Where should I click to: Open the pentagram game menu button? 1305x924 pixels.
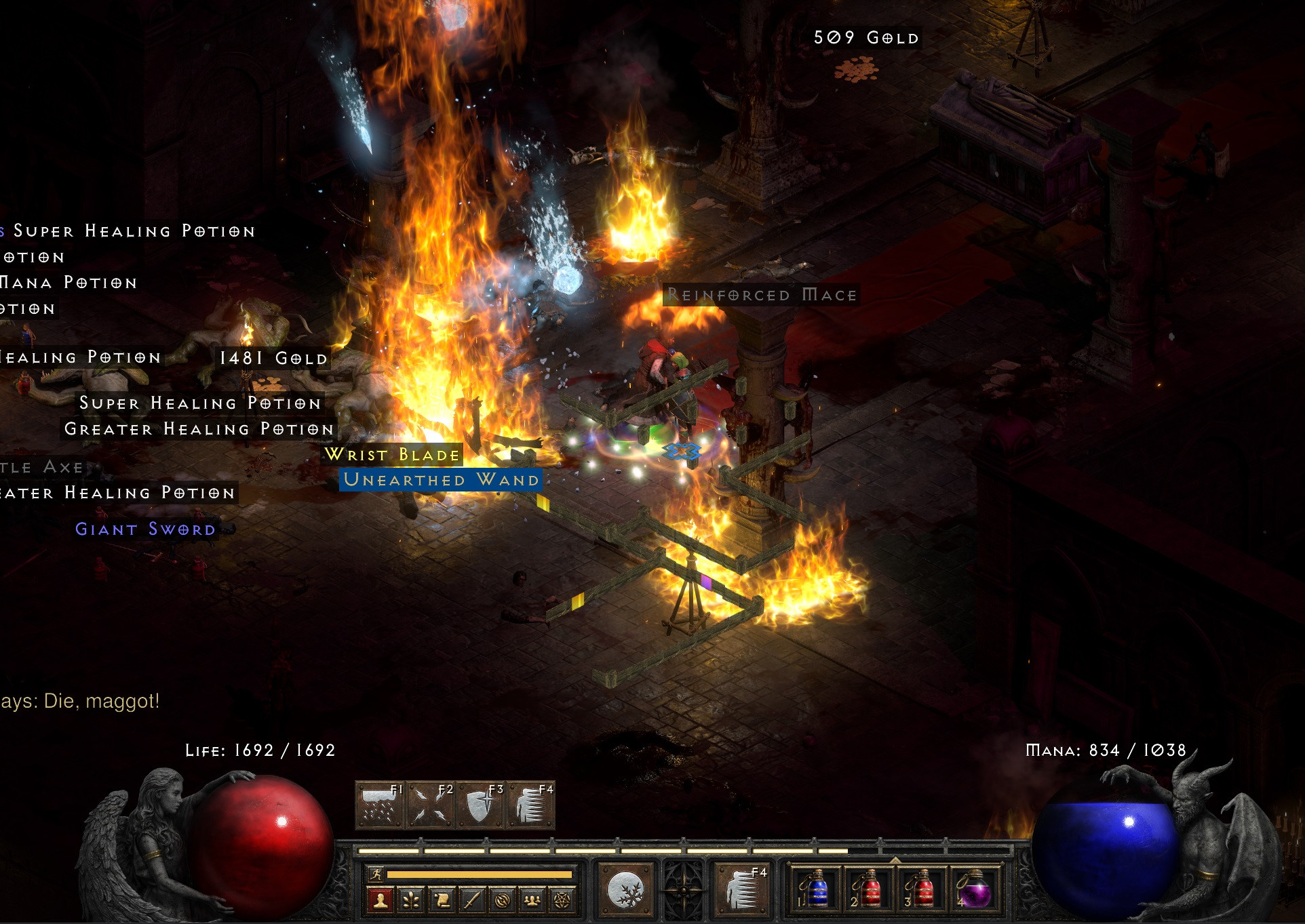coord(562,900)
